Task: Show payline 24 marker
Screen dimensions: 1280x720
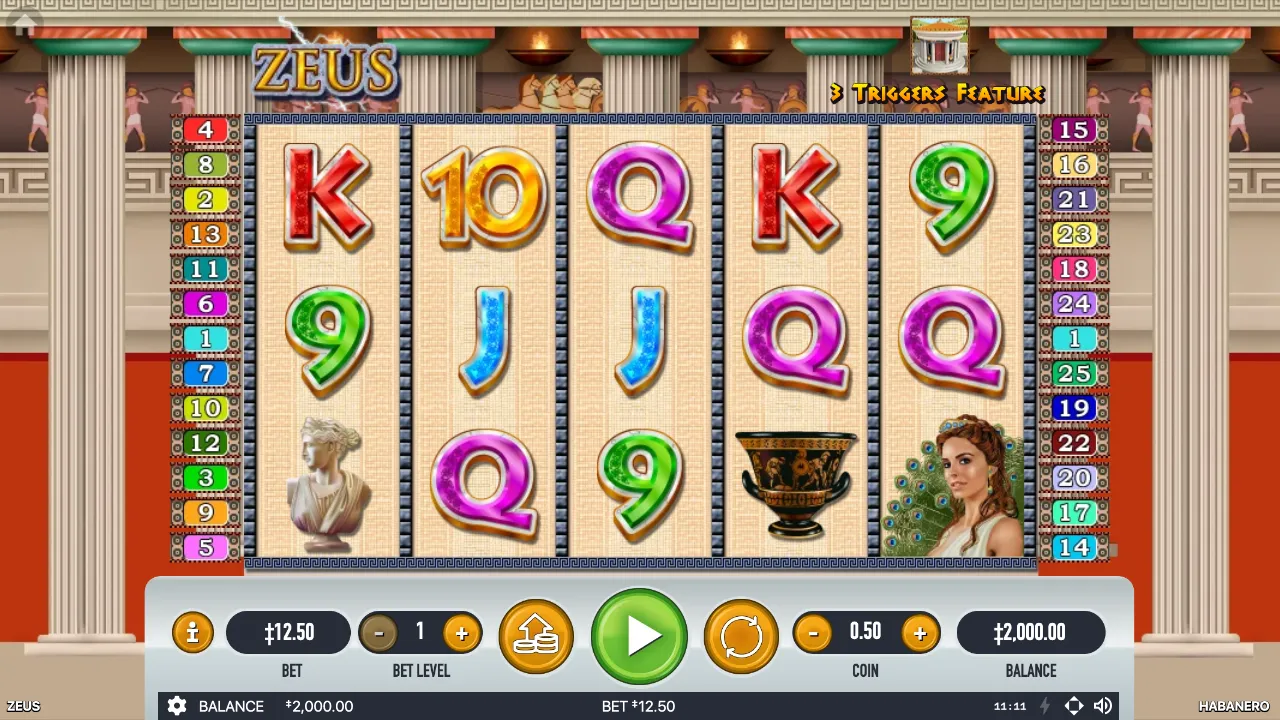Action: pyautogui.click(x=1074, y=304)
